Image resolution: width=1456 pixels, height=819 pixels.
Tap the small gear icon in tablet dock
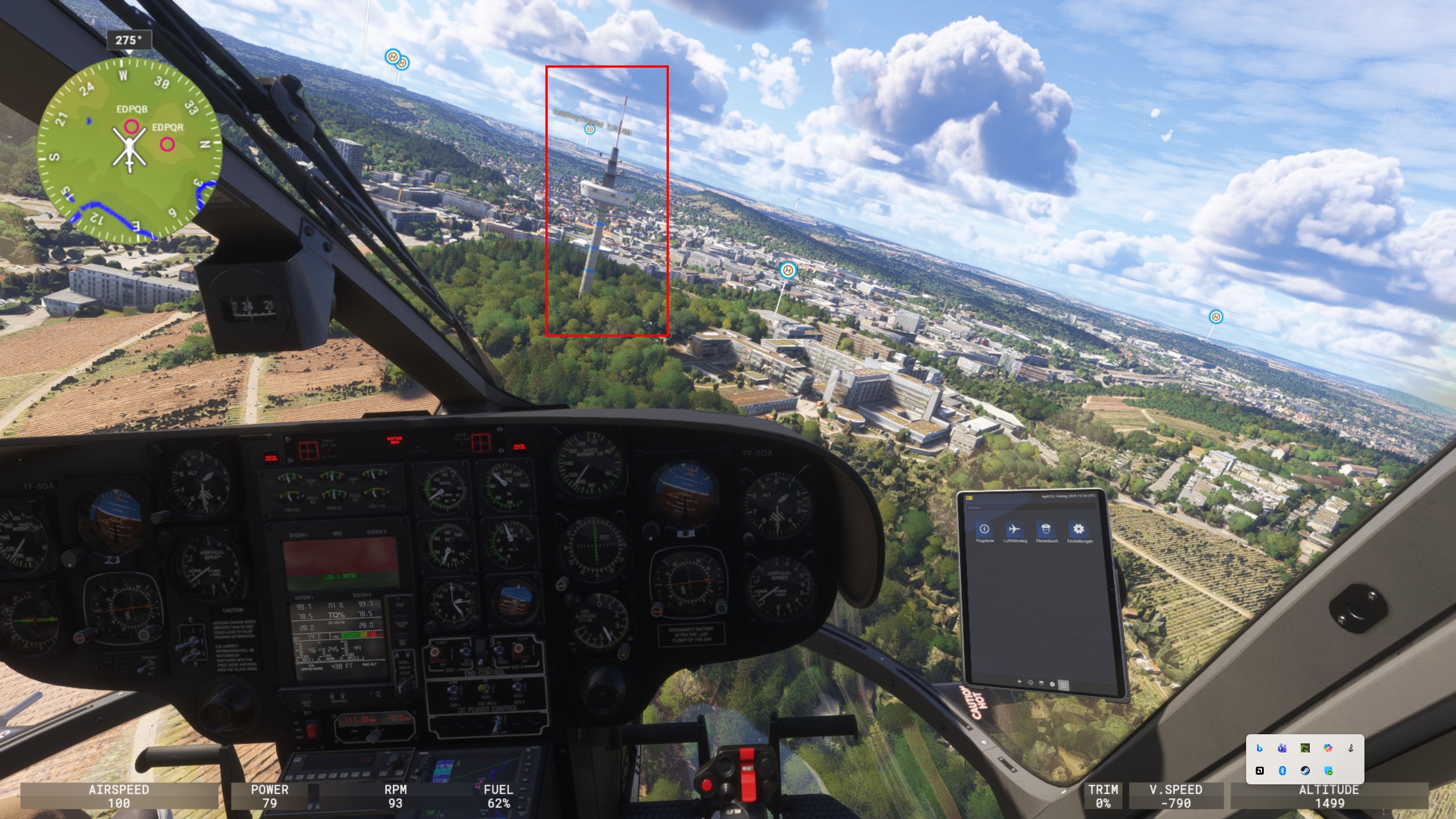[x=1052, y=684]
